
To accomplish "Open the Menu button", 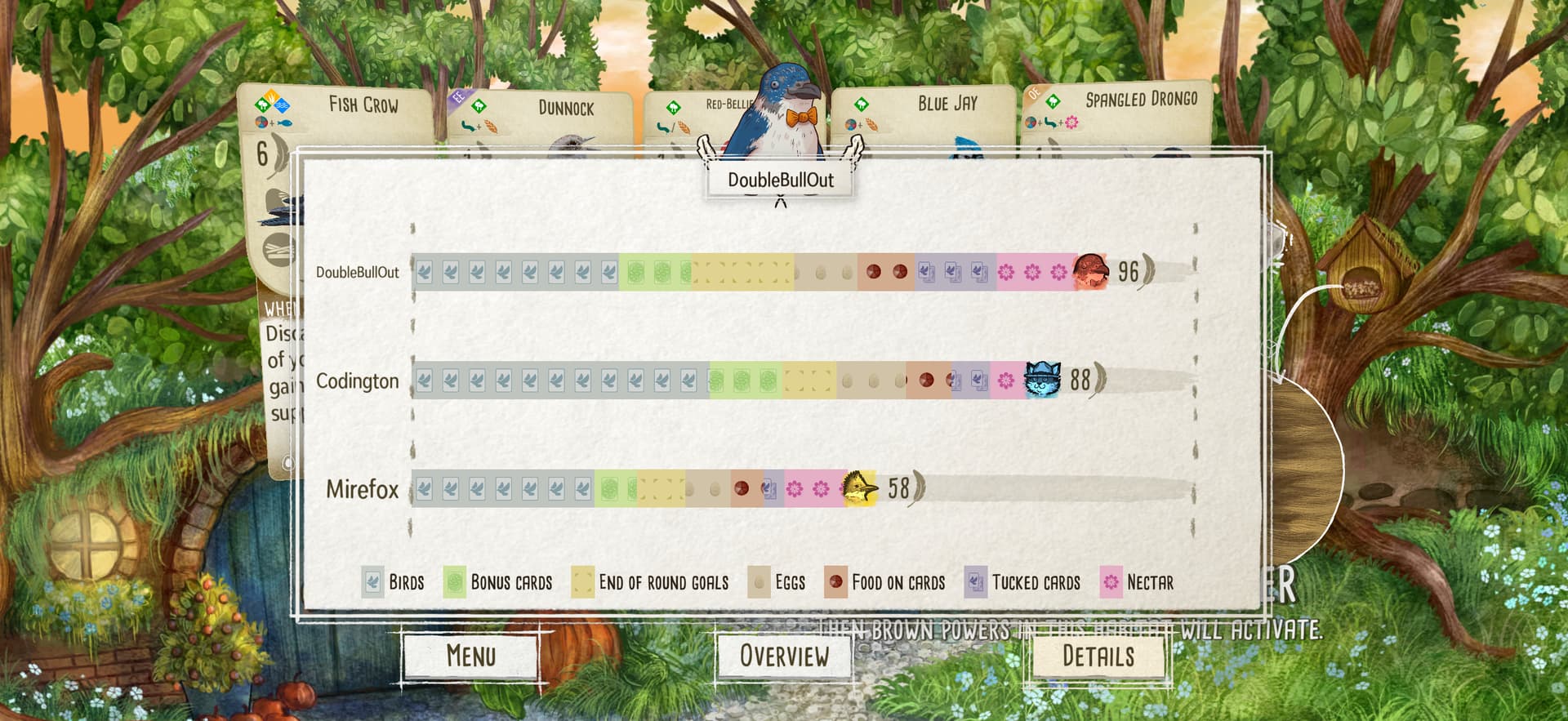I will pos(470,656).
